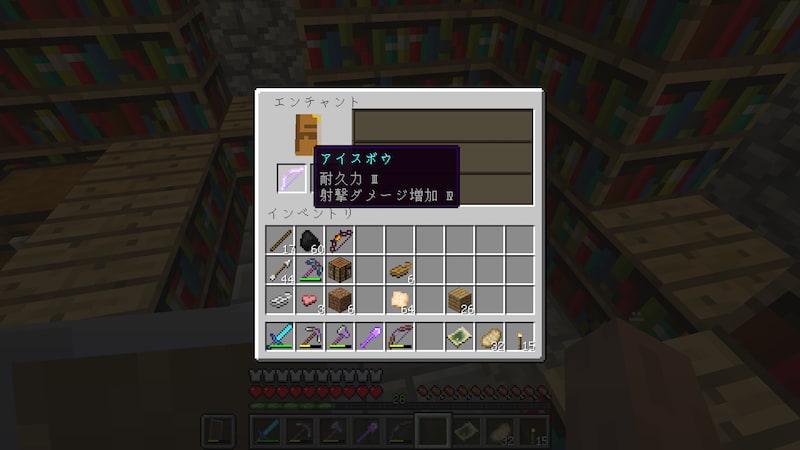Viewport: 800px width, 450px height.
Task: Select the iron ingot slot
Action: pyautogui.click(x=280, y=299)
